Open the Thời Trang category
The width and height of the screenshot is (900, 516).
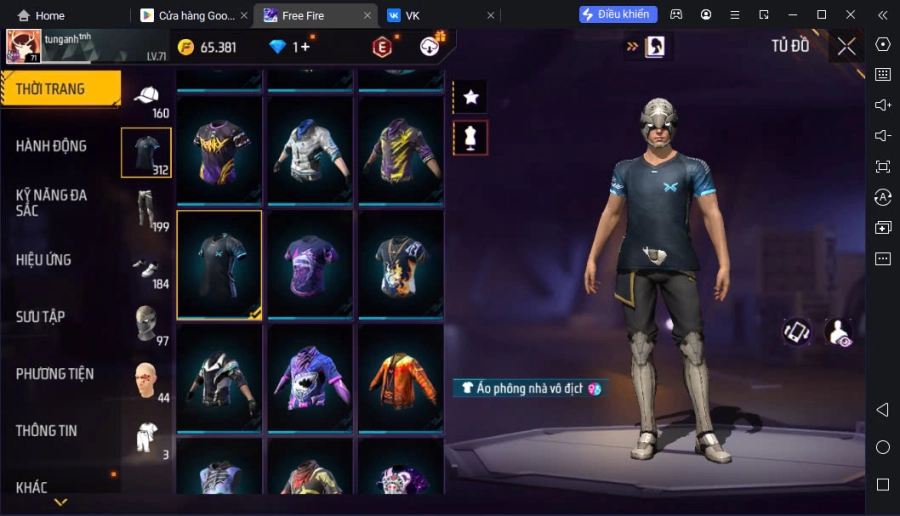[60, 89]
